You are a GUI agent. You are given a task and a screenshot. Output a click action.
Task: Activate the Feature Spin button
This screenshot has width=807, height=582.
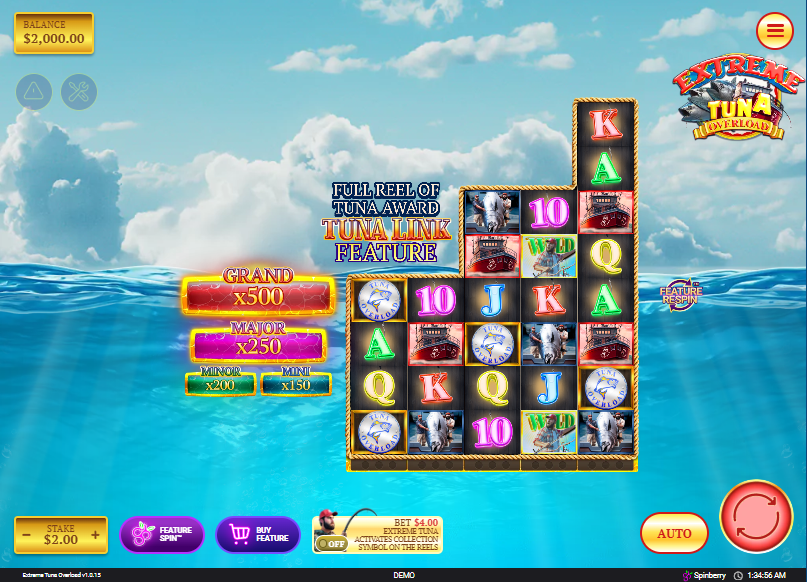pos(162,534)
